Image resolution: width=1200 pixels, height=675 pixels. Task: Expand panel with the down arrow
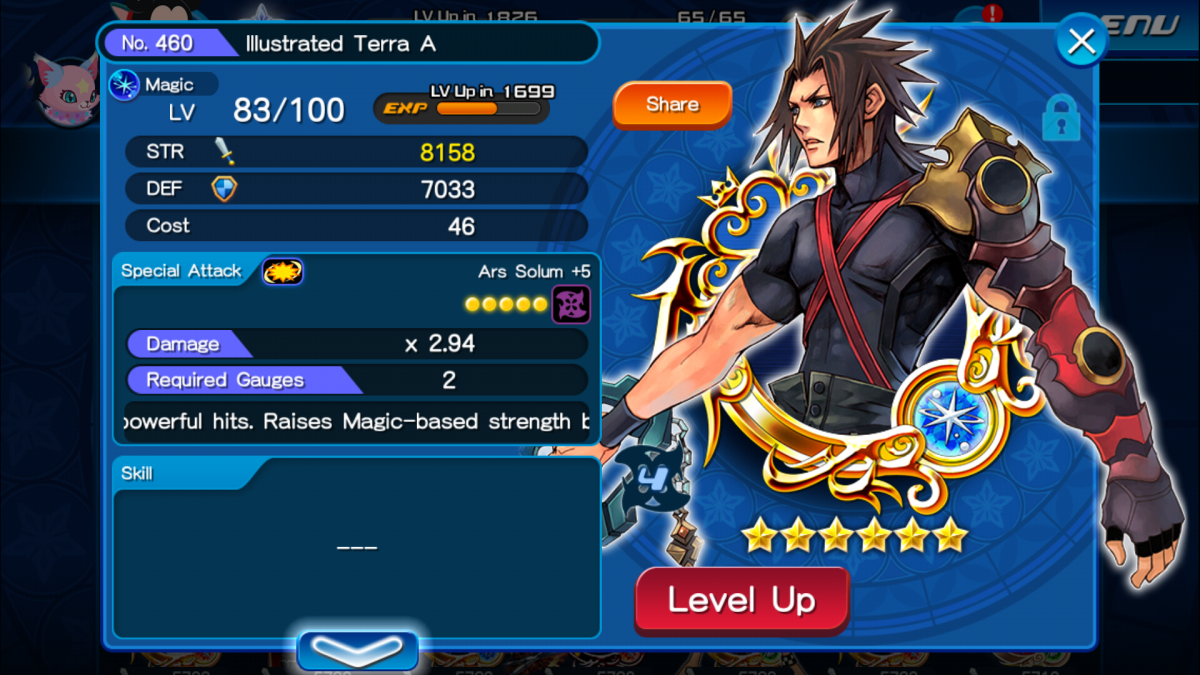pos(357,651)
